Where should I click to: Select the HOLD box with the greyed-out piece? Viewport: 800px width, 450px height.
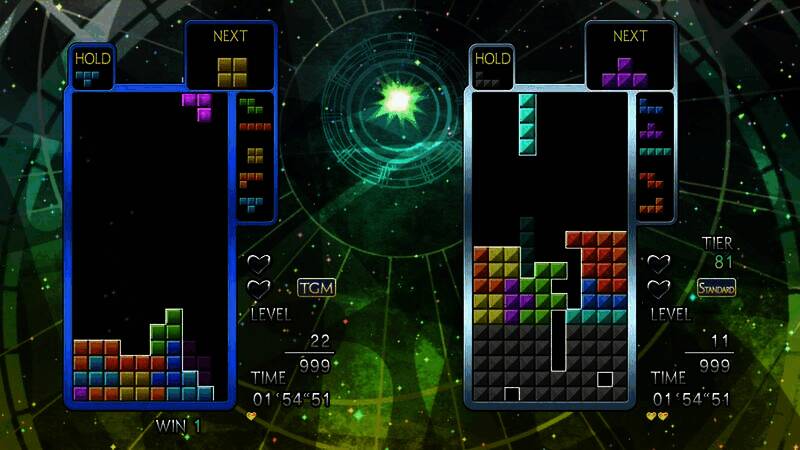pyautogui.click(x=492, y=68)
